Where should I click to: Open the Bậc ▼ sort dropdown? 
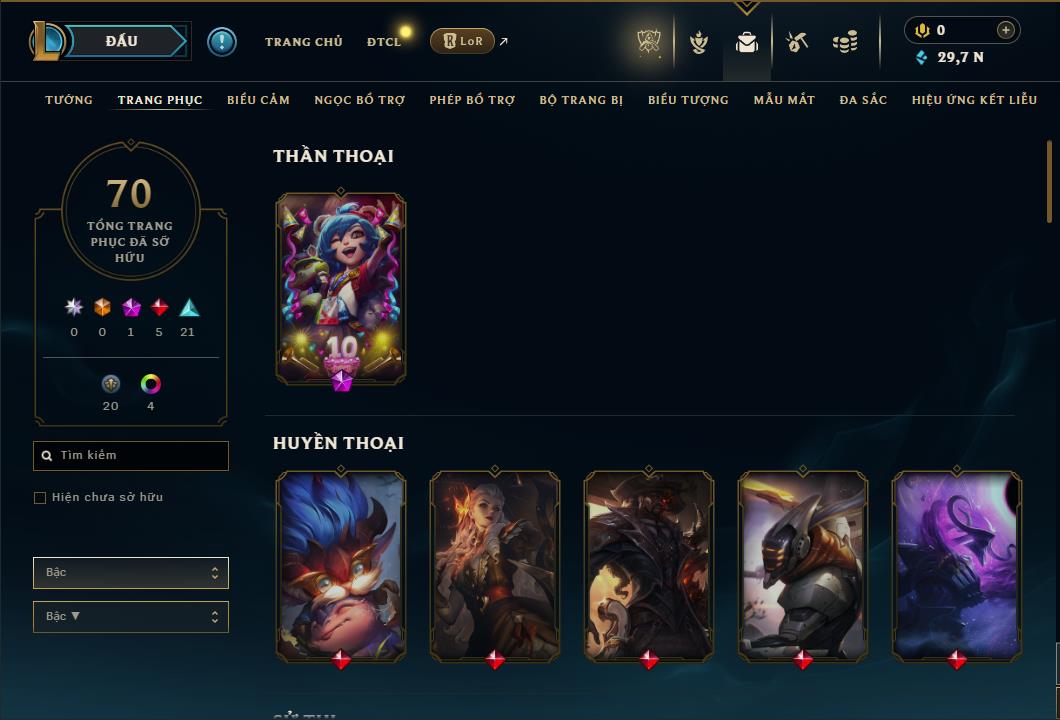point(131,617)
